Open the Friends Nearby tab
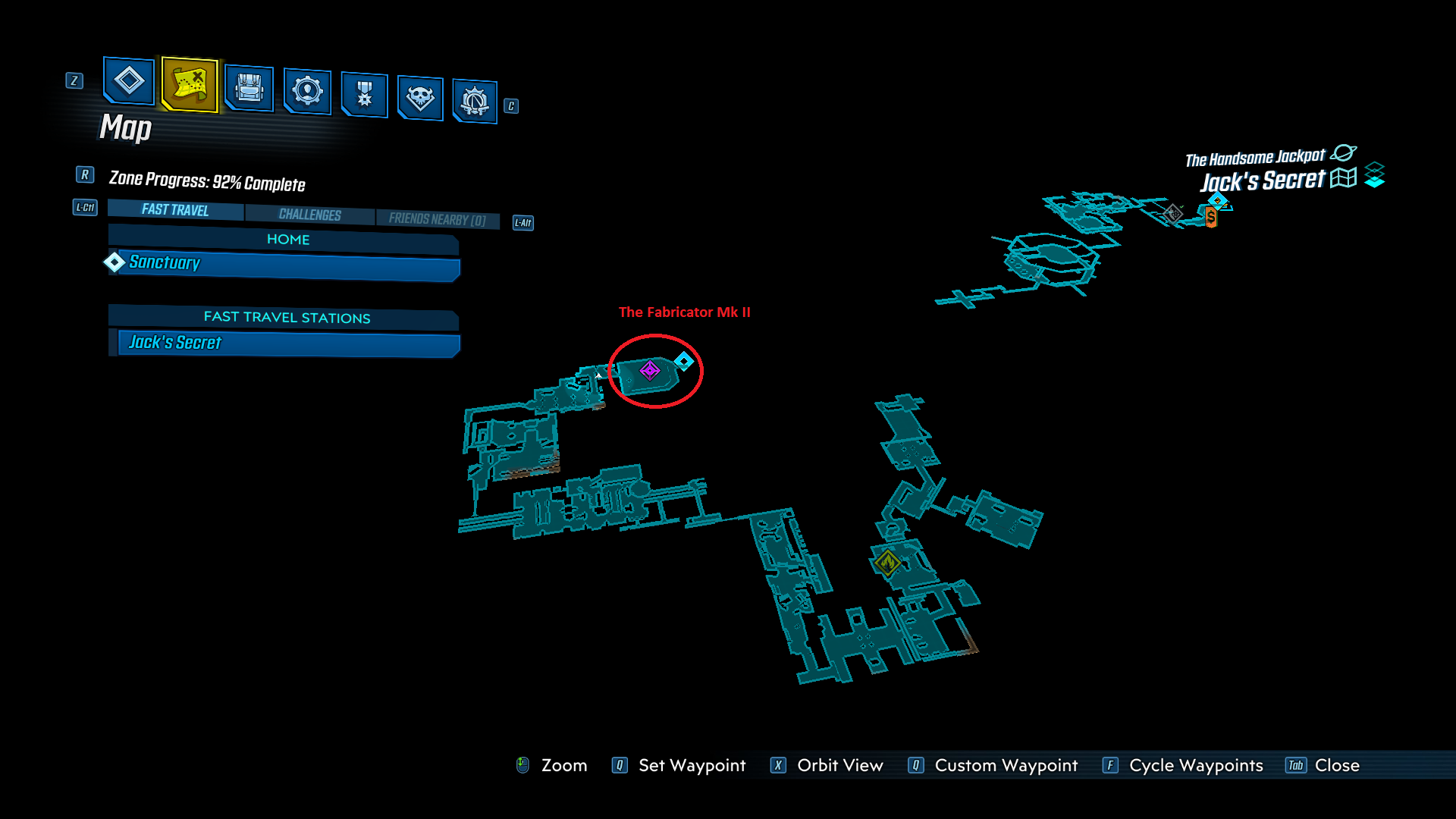This screenshot has height=819, width=1456. 438,219
